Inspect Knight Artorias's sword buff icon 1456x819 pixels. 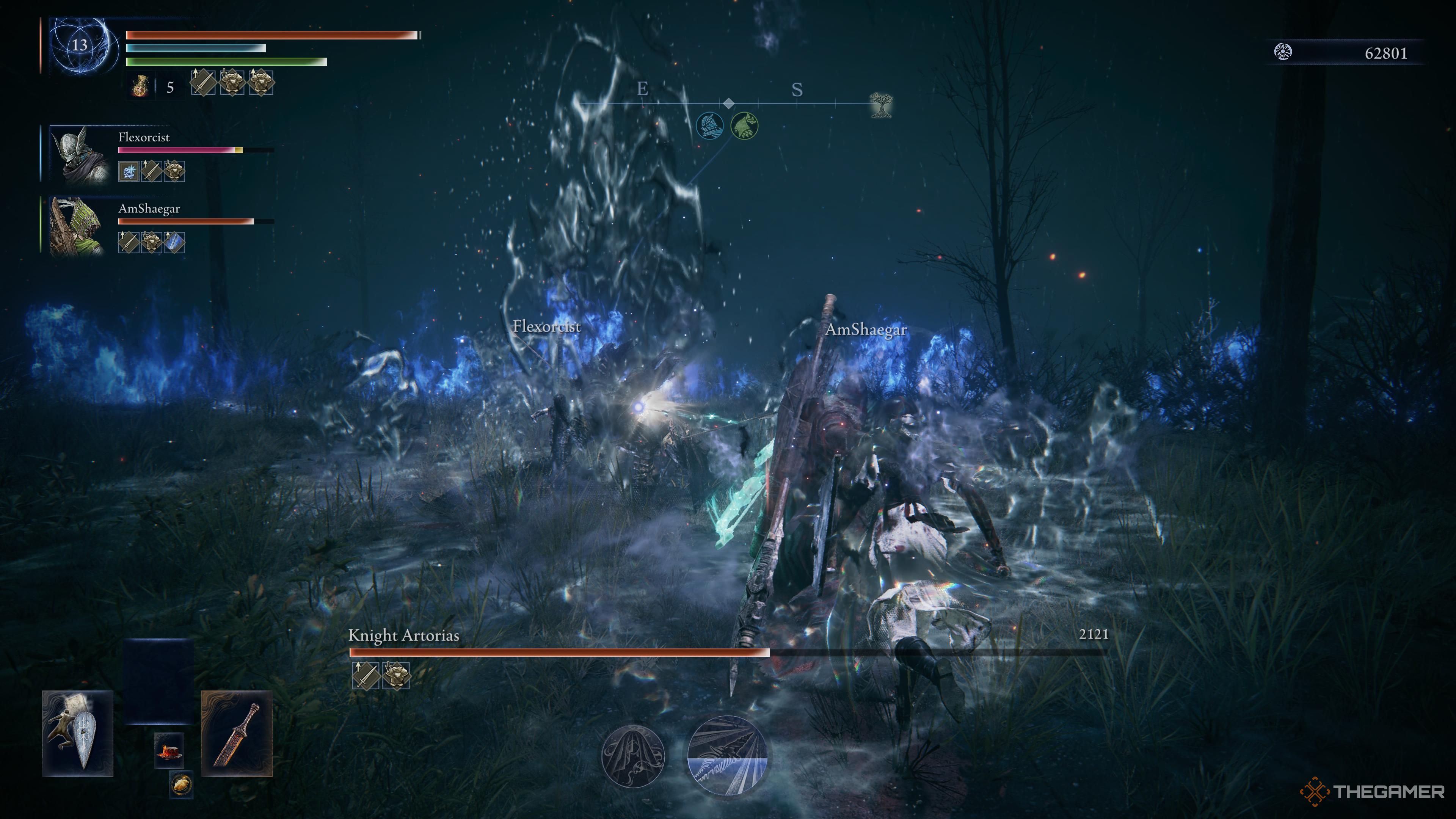pyautogui.click(x=366, y=675)
